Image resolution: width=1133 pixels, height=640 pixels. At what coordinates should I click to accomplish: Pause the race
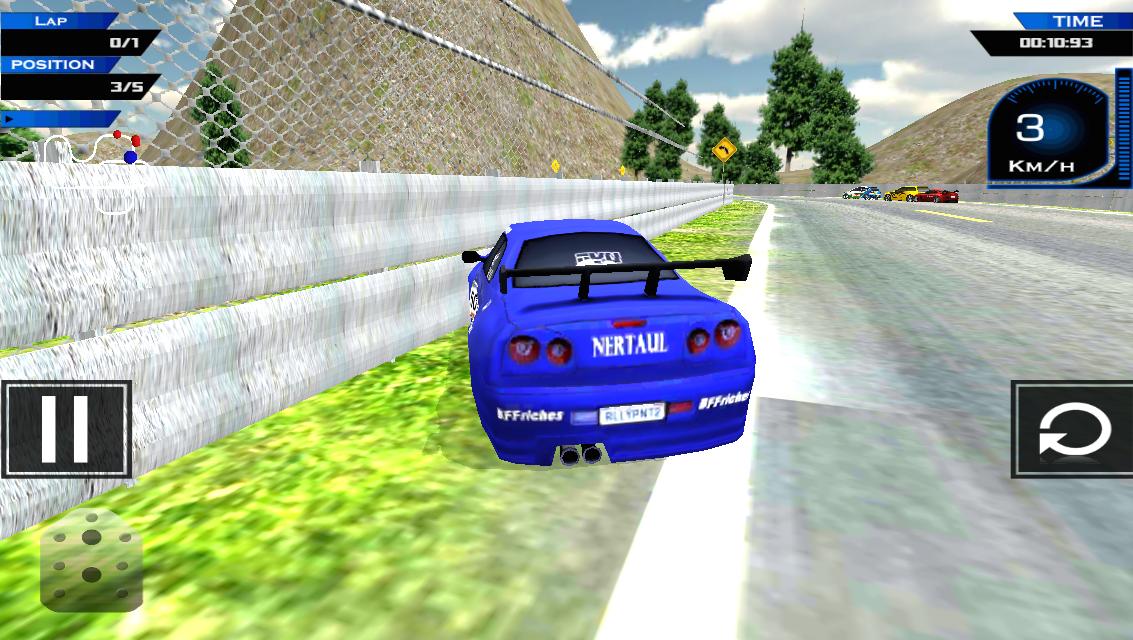point(66,429)
